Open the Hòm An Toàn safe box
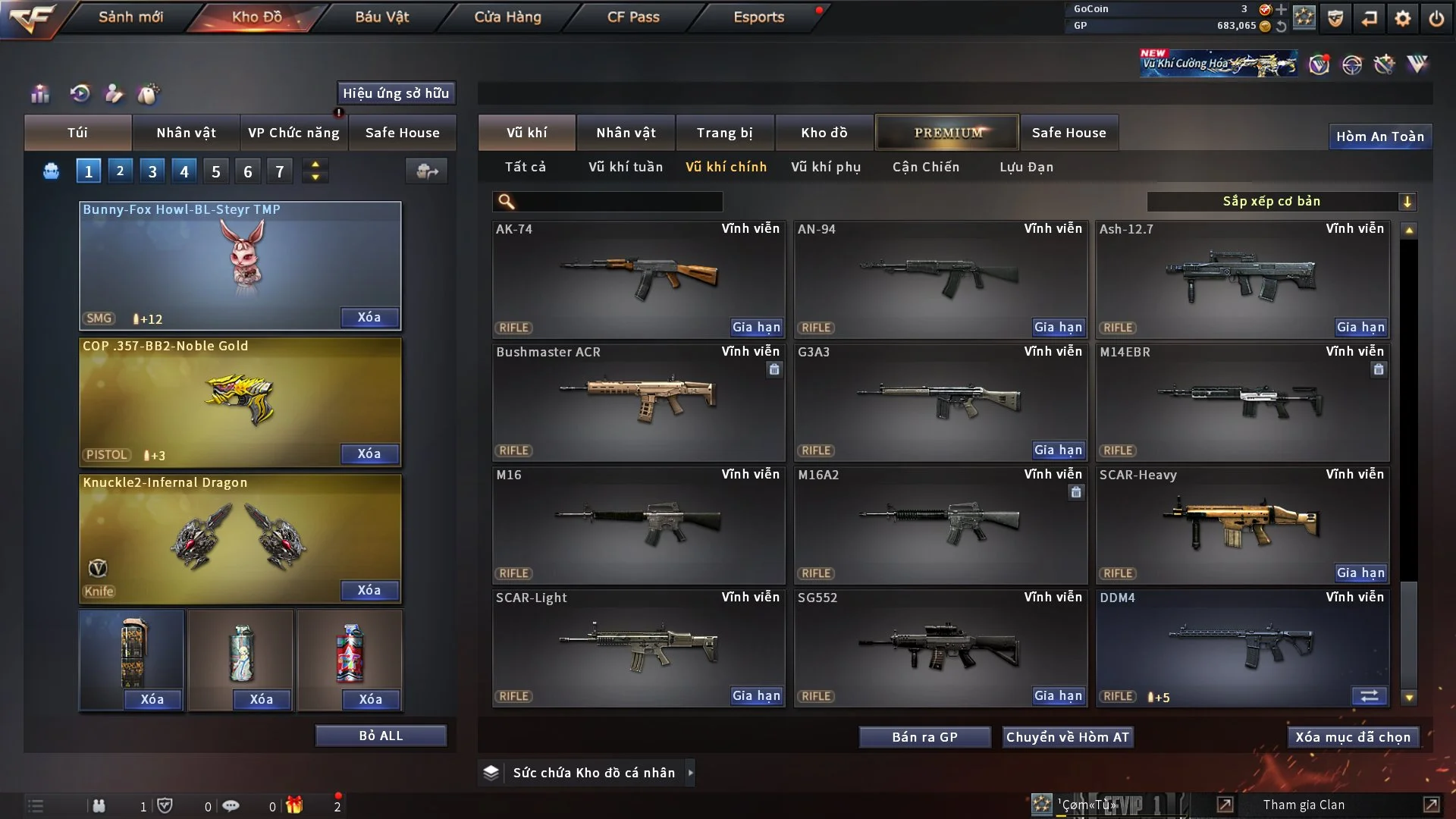Viewport: 1456px width, 819px height. (1379, 136)
